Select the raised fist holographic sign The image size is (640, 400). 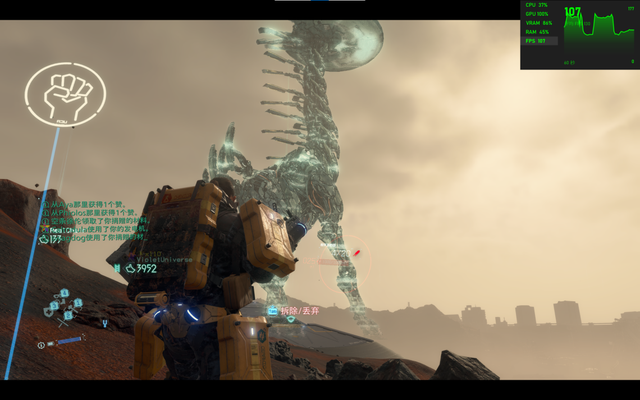[x=65, y=94]
